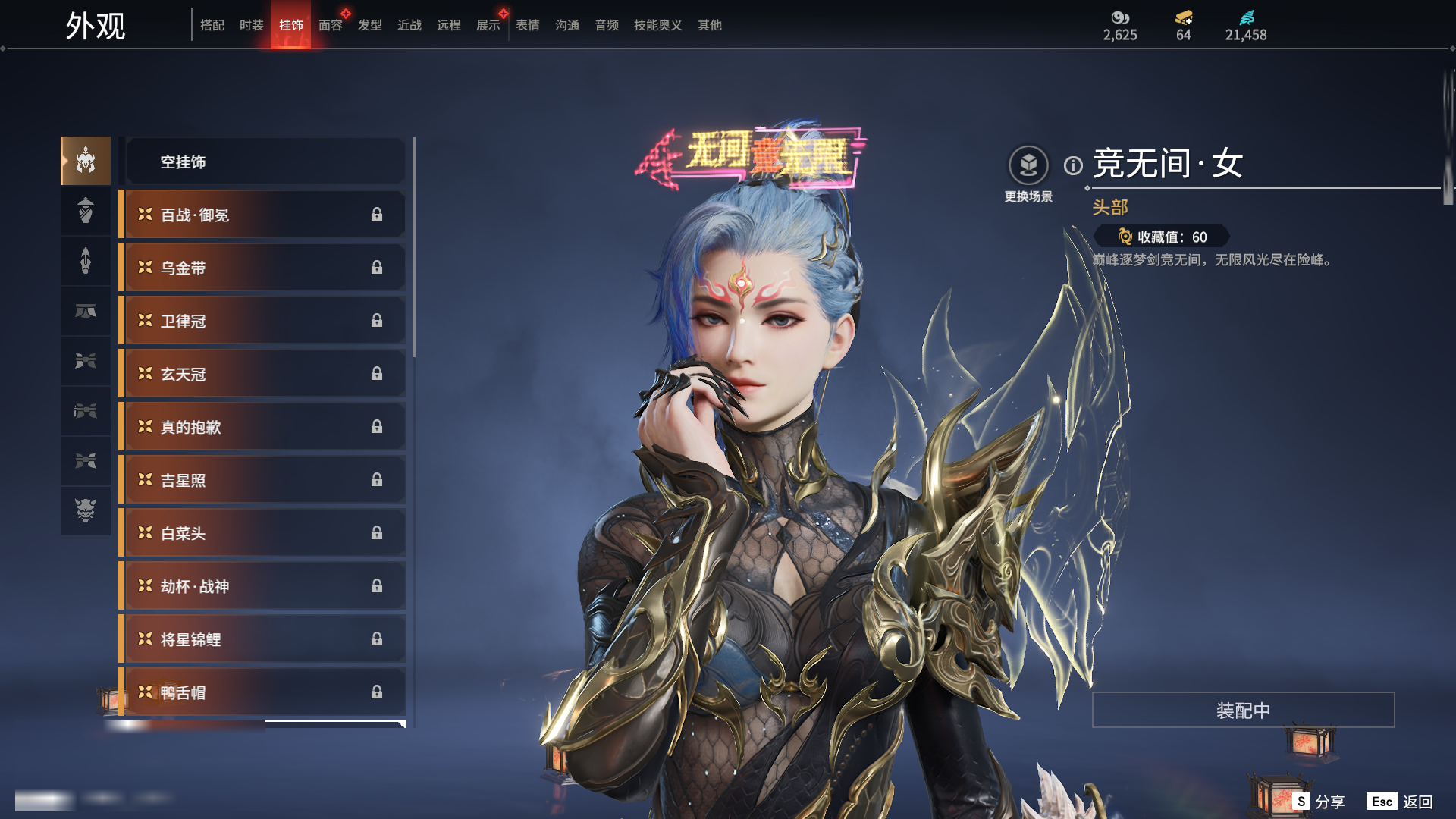
Task: Click 返回 to go back
Action: [x=1401, y=802]
